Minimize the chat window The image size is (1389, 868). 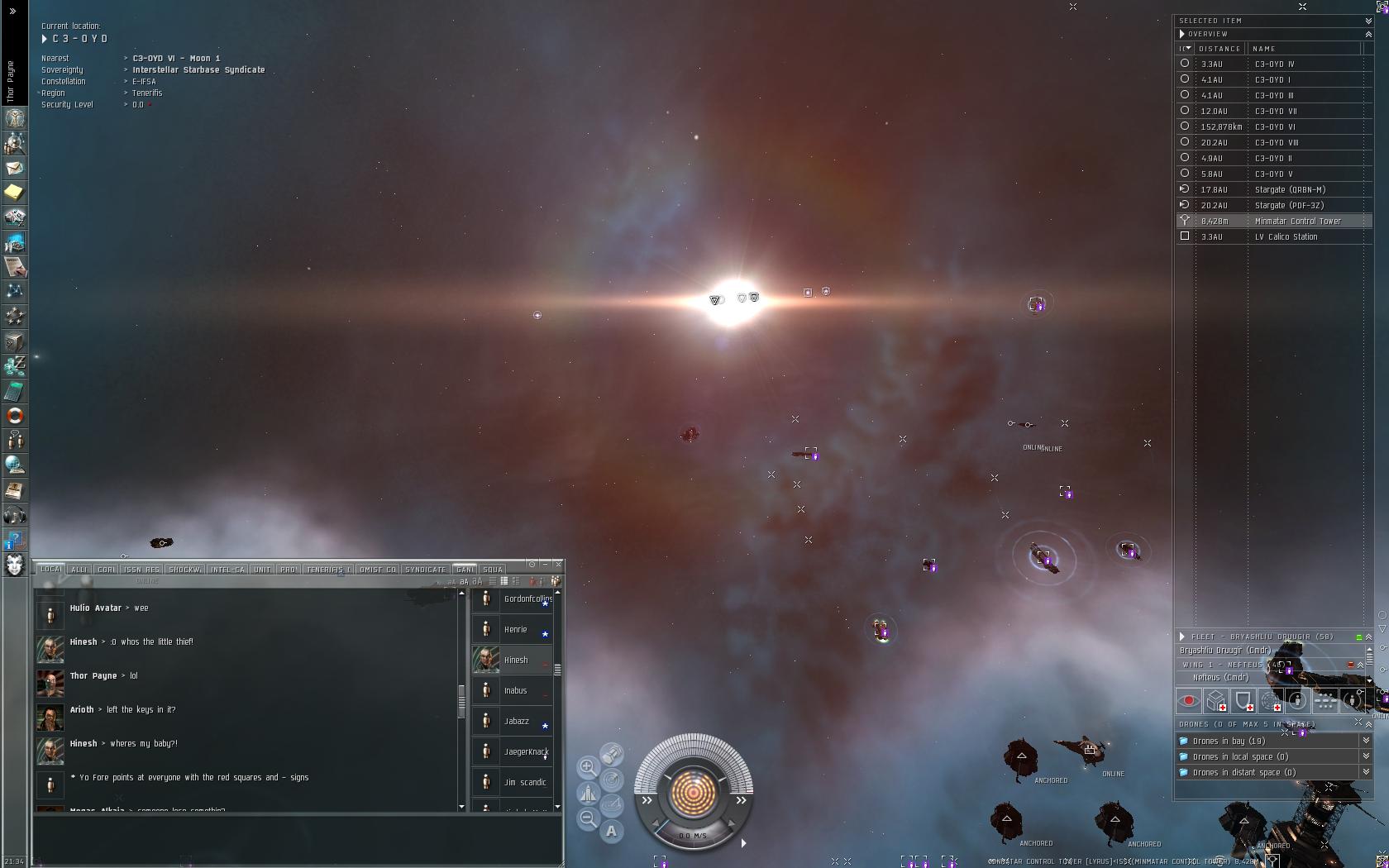(x=545, y=564)
